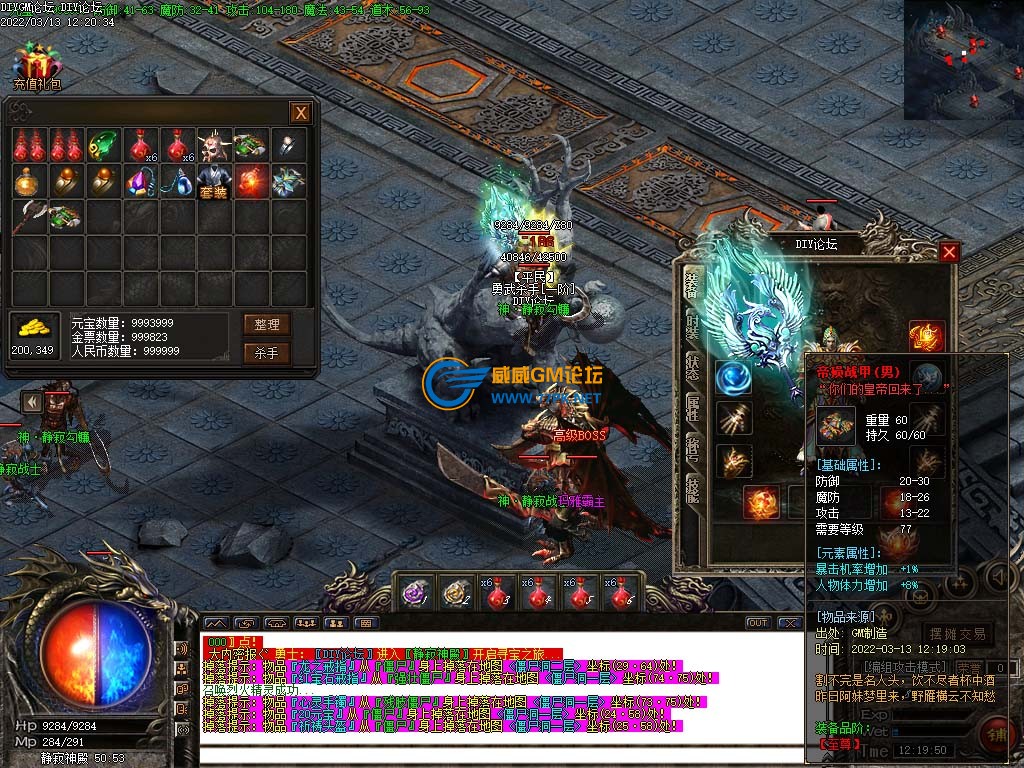1024x768 pixels.
Task: Click the 杀手 button in the bag
Action: point(266,353)
